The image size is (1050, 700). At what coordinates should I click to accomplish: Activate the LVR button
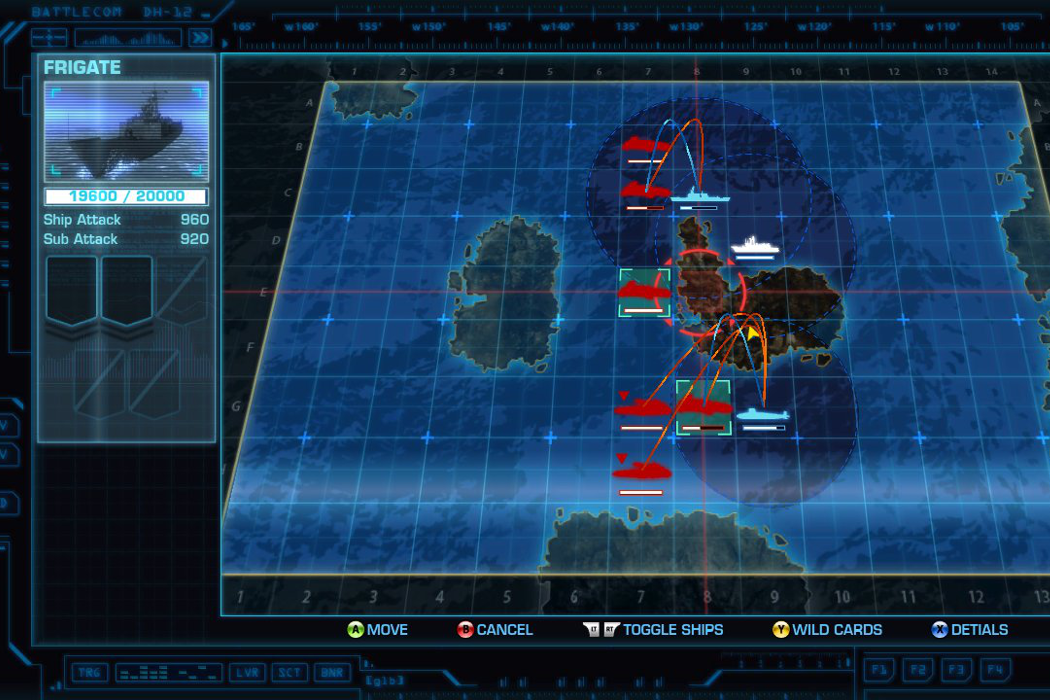click(245, 672)
